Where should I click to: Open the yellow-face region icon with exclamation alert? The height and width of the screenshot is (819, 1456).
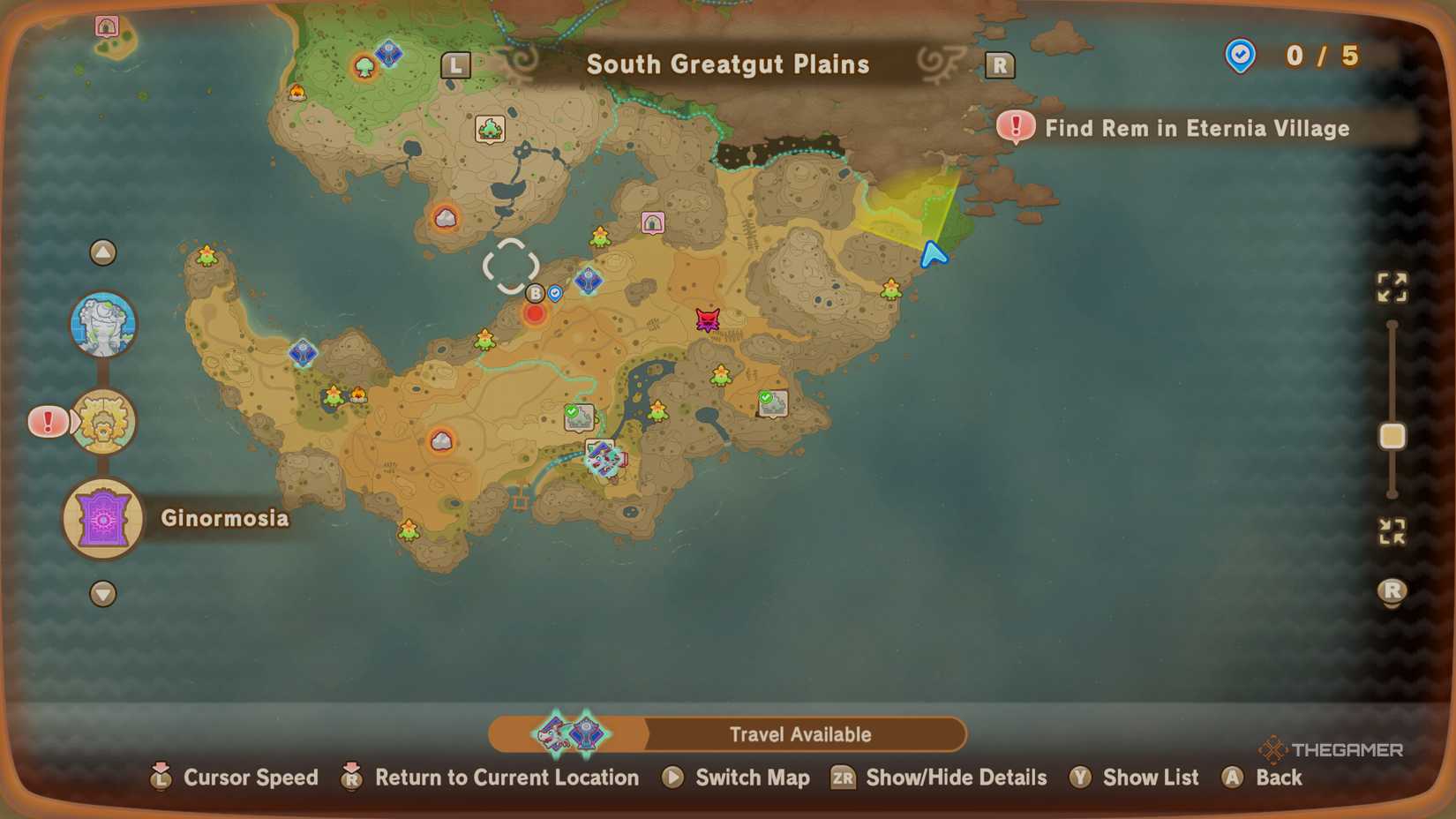click(103, 422)
